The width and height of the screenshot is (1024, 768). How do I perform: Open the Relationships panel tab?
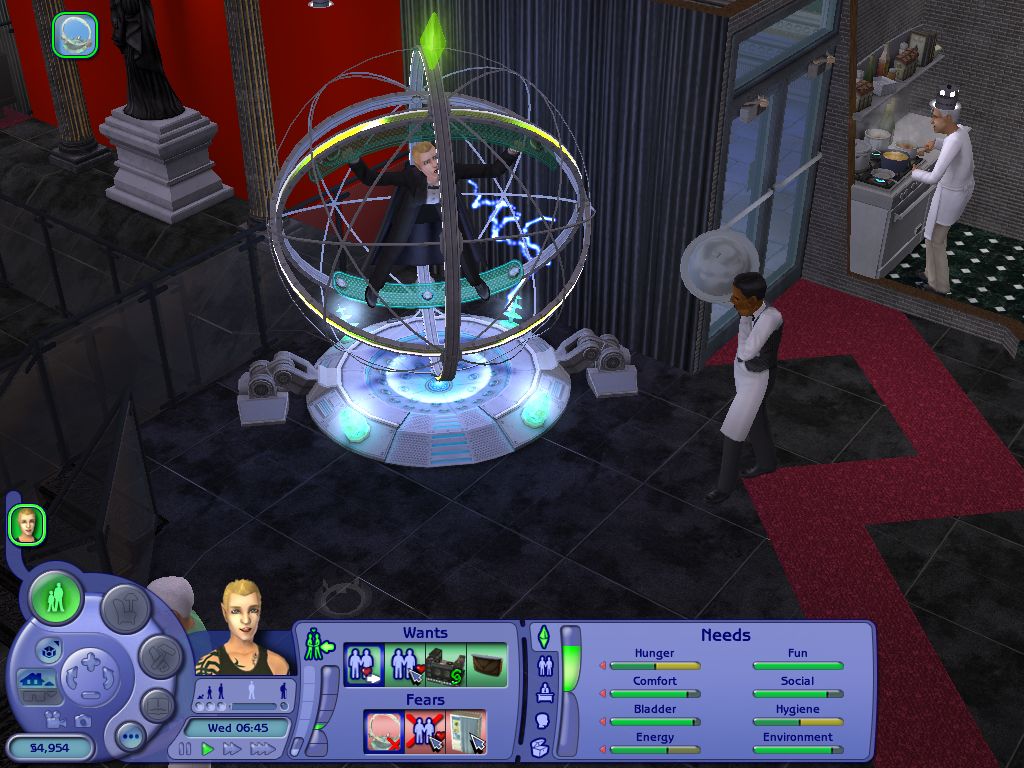click(x=545, y=665)
